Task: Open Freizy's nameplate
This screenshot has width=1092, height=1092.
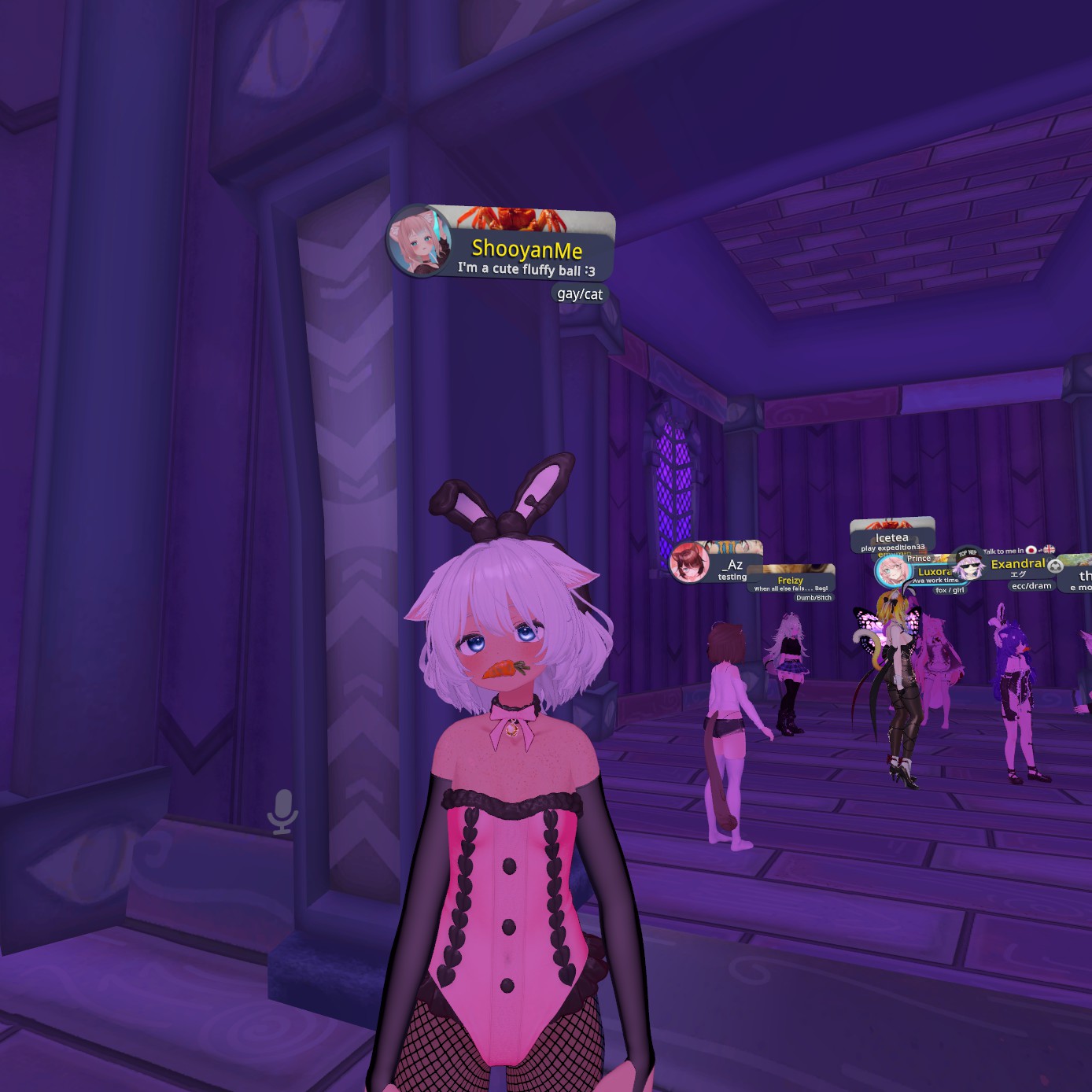Action: 790,581
